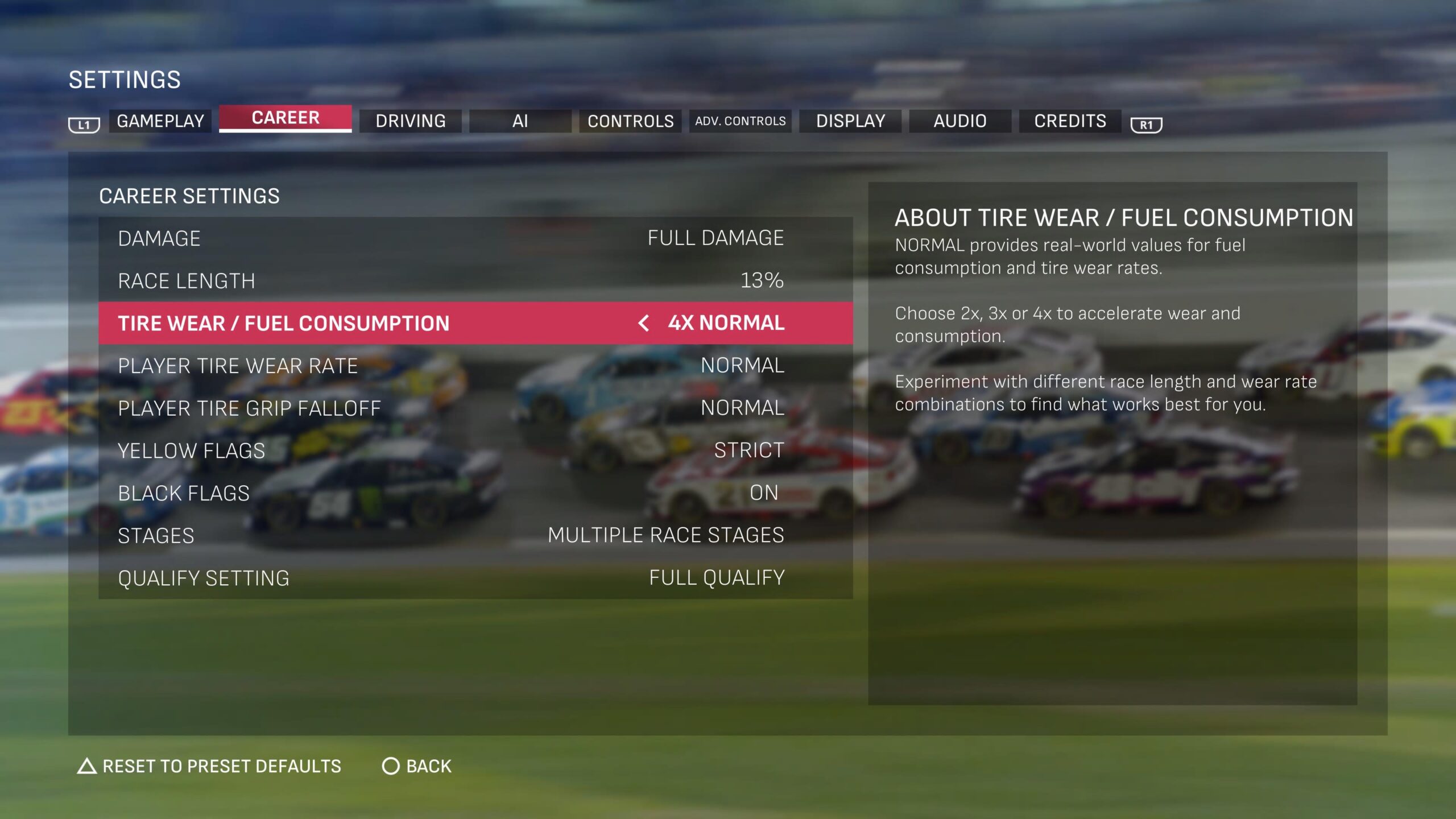Select the Career settings tab
1456x819 pixels.
click(x=285, y=118)
